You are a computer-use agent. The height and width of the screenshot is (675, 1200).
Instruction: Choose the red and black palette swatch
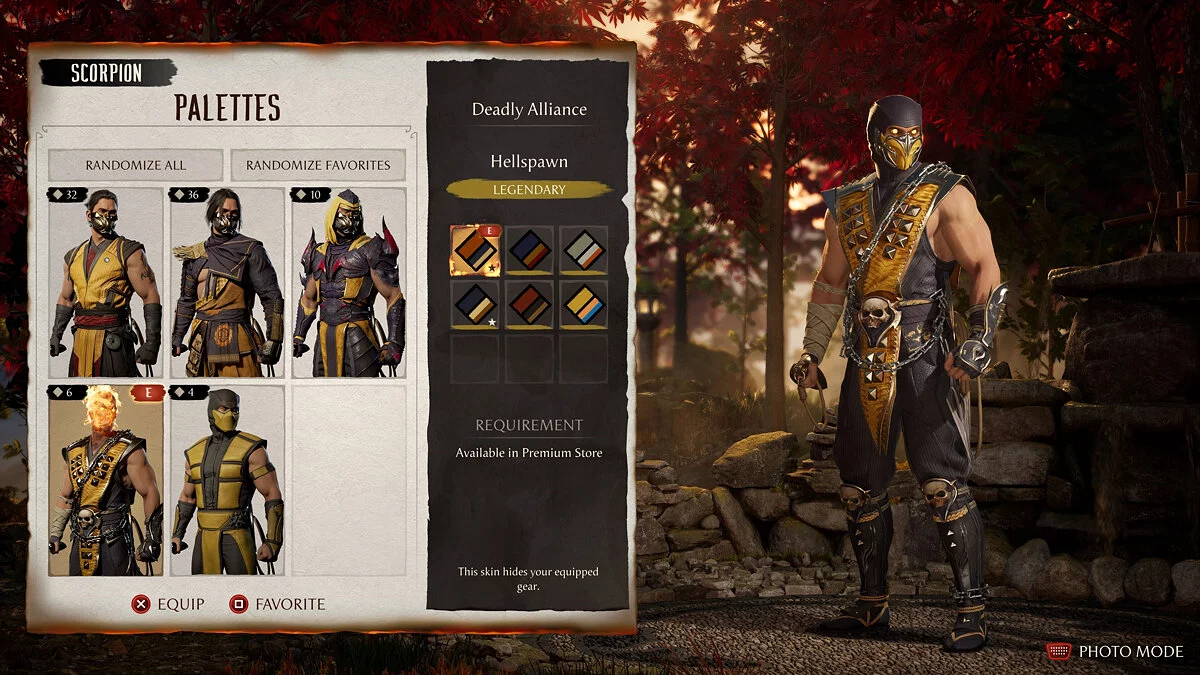coord(529,304)
